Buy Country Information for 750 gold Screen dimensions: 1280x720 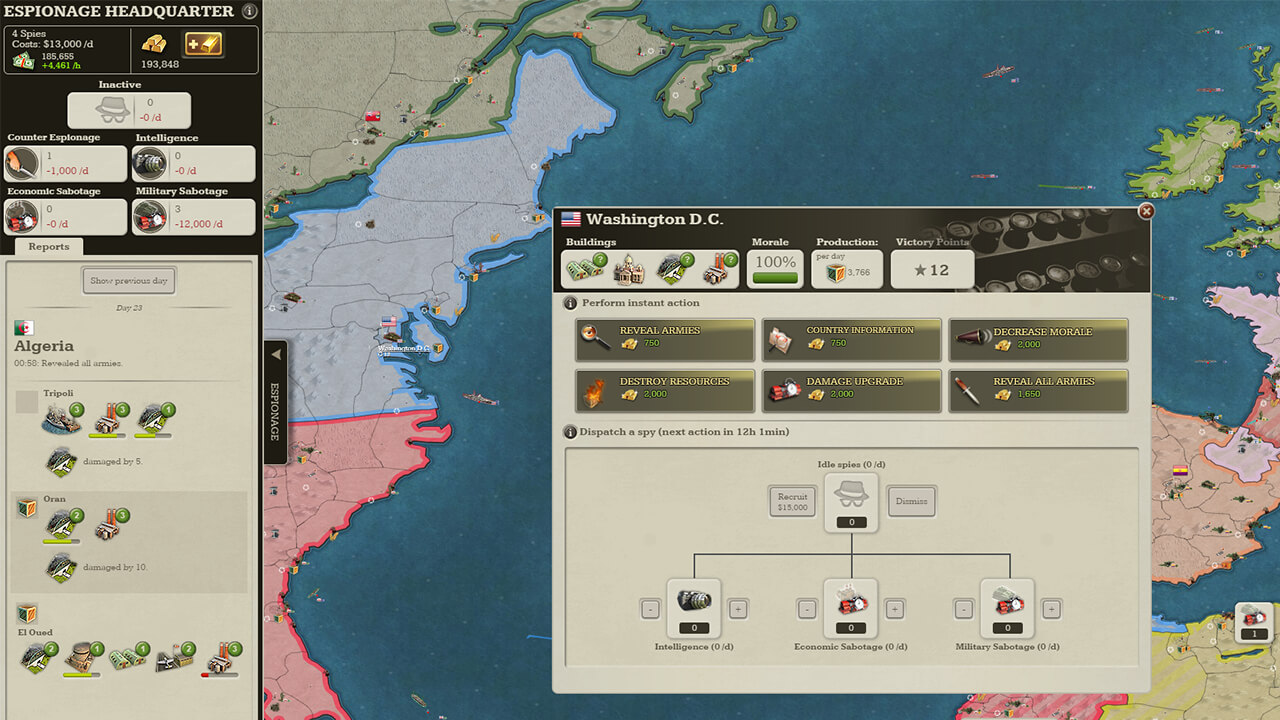(x=851, y=340)
